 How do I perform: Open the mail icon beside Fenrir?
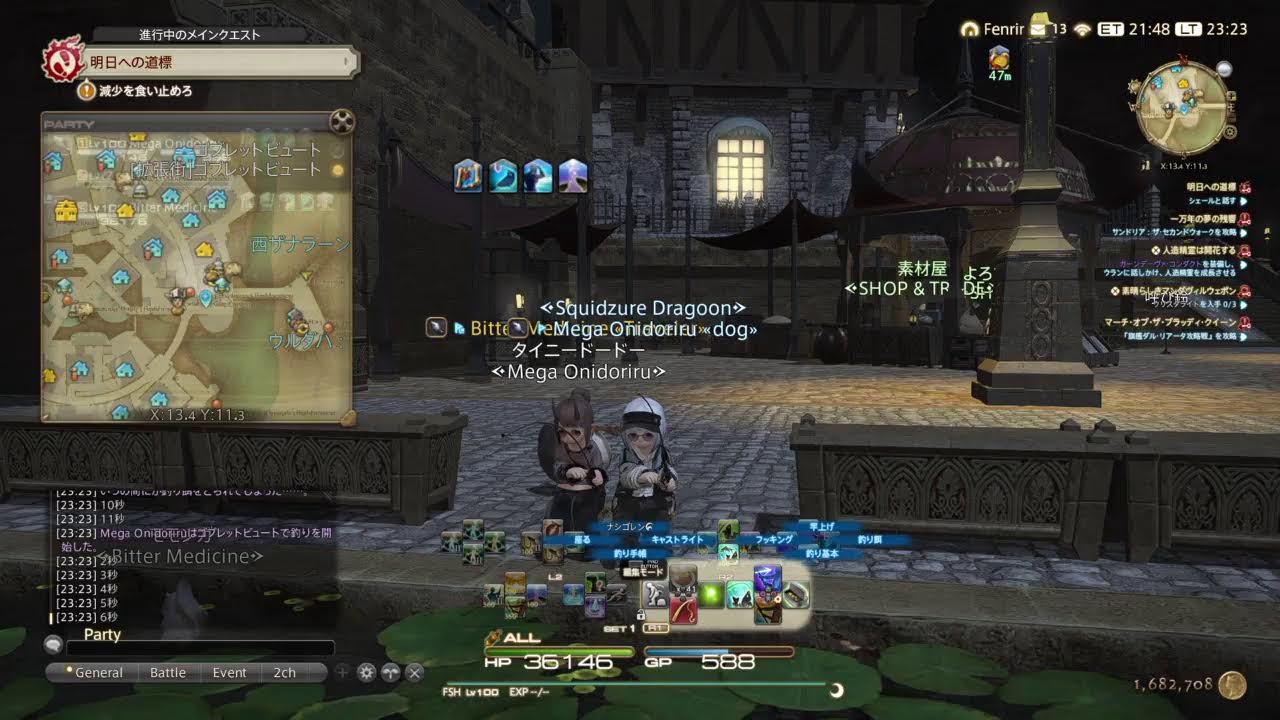click(1038, 29)
